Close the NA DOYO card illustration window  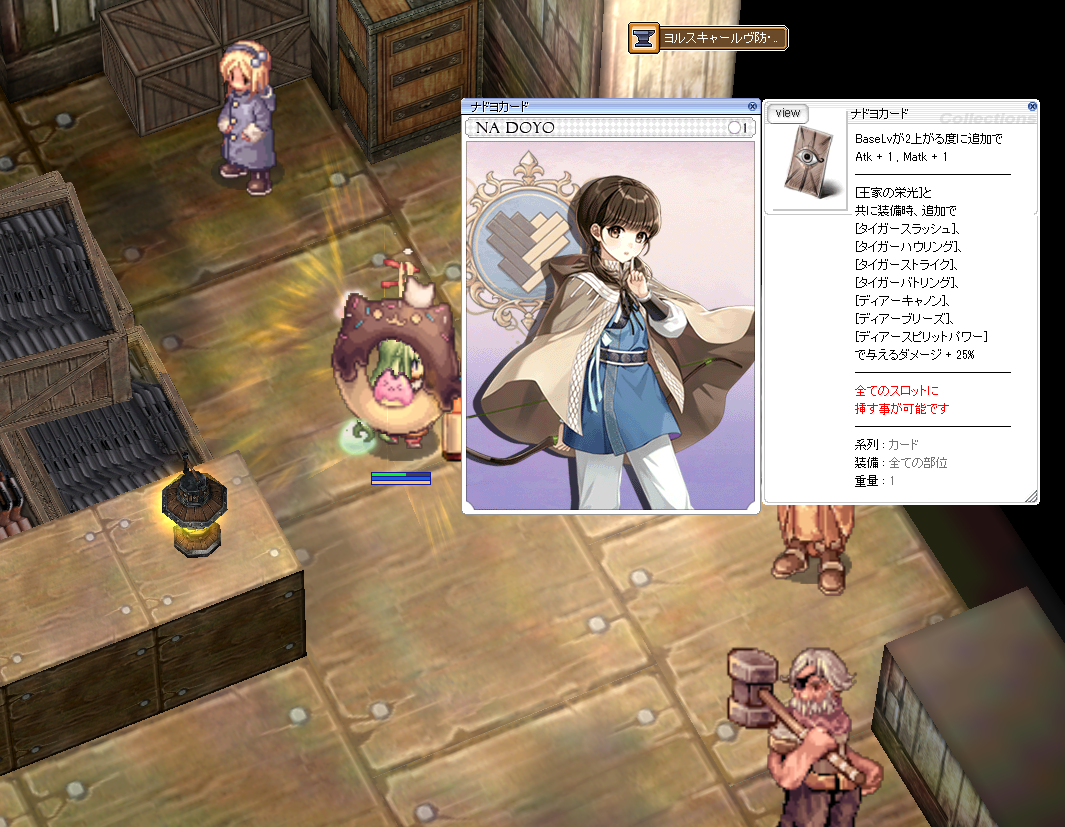pyautogui.click(x=752, y=106)
